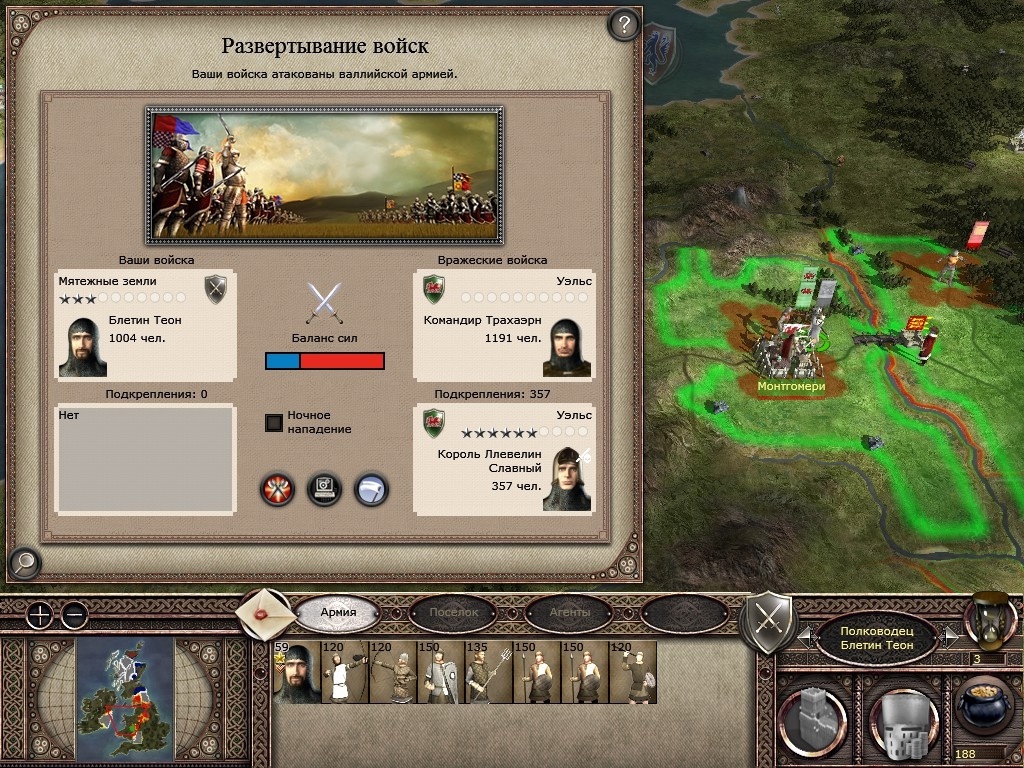Zoom out the minimap with minus button

tap(74, 615)
